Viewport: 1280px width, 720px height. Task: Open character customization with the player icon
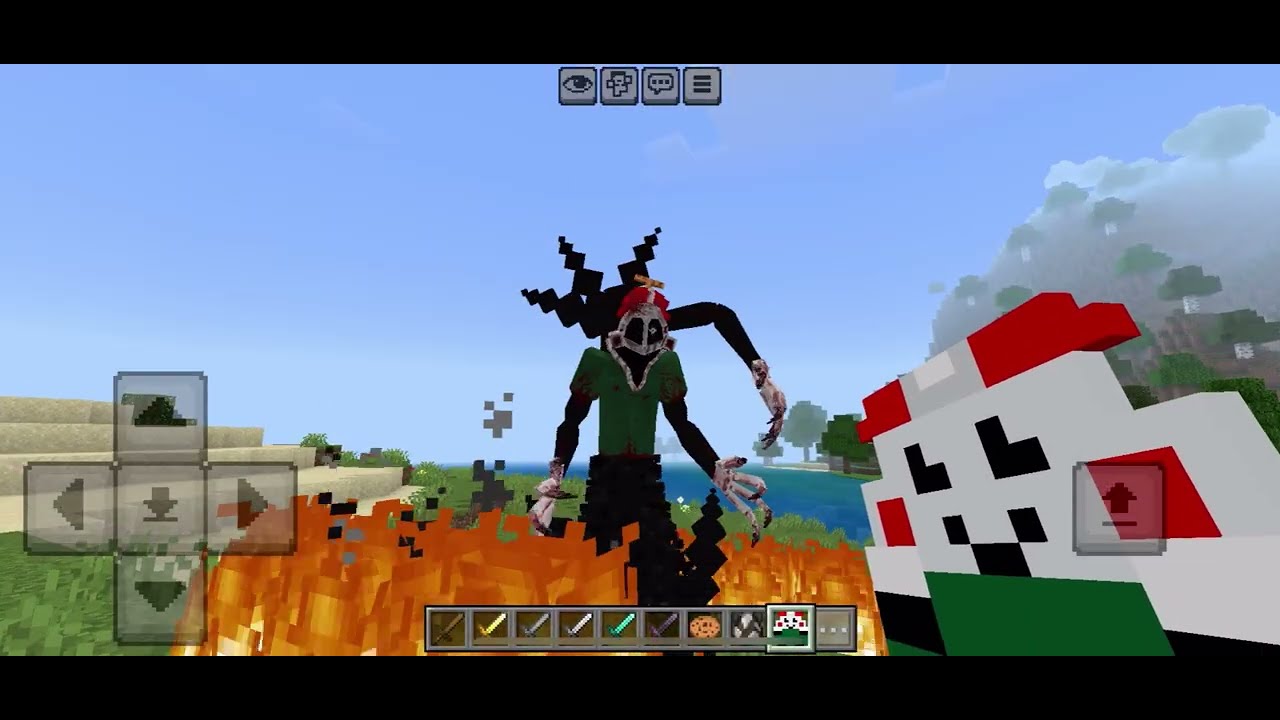coord(619,86)
